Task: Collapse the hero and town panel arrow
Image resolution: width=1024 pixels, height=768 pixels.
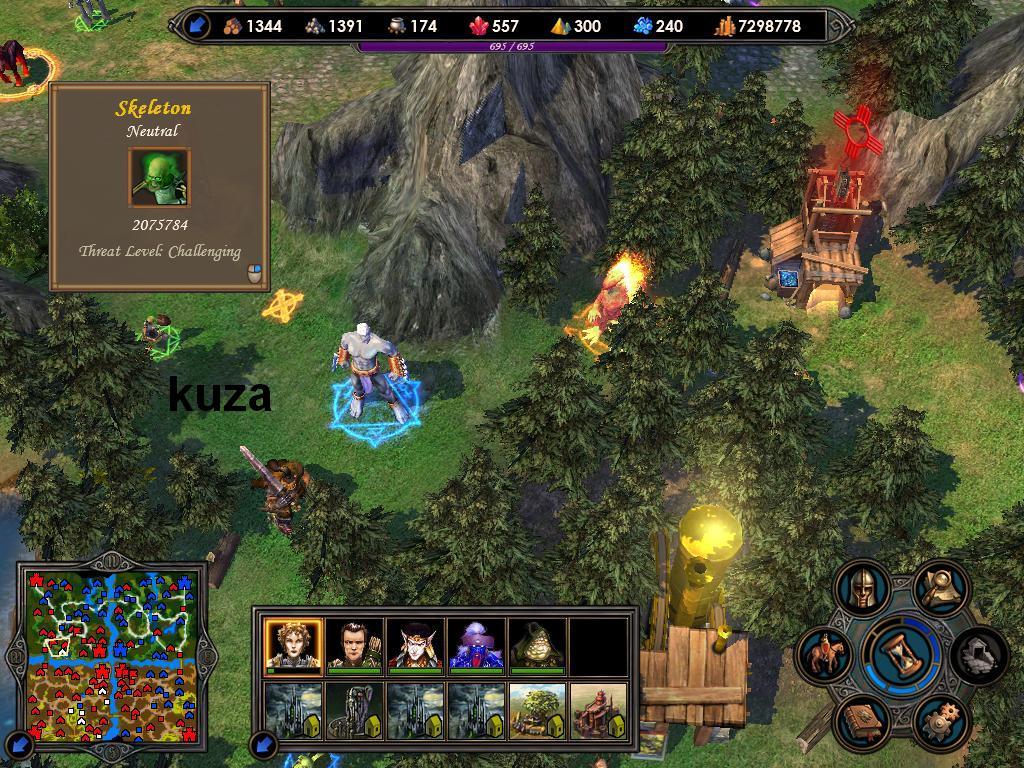Action: click(263, 744)
